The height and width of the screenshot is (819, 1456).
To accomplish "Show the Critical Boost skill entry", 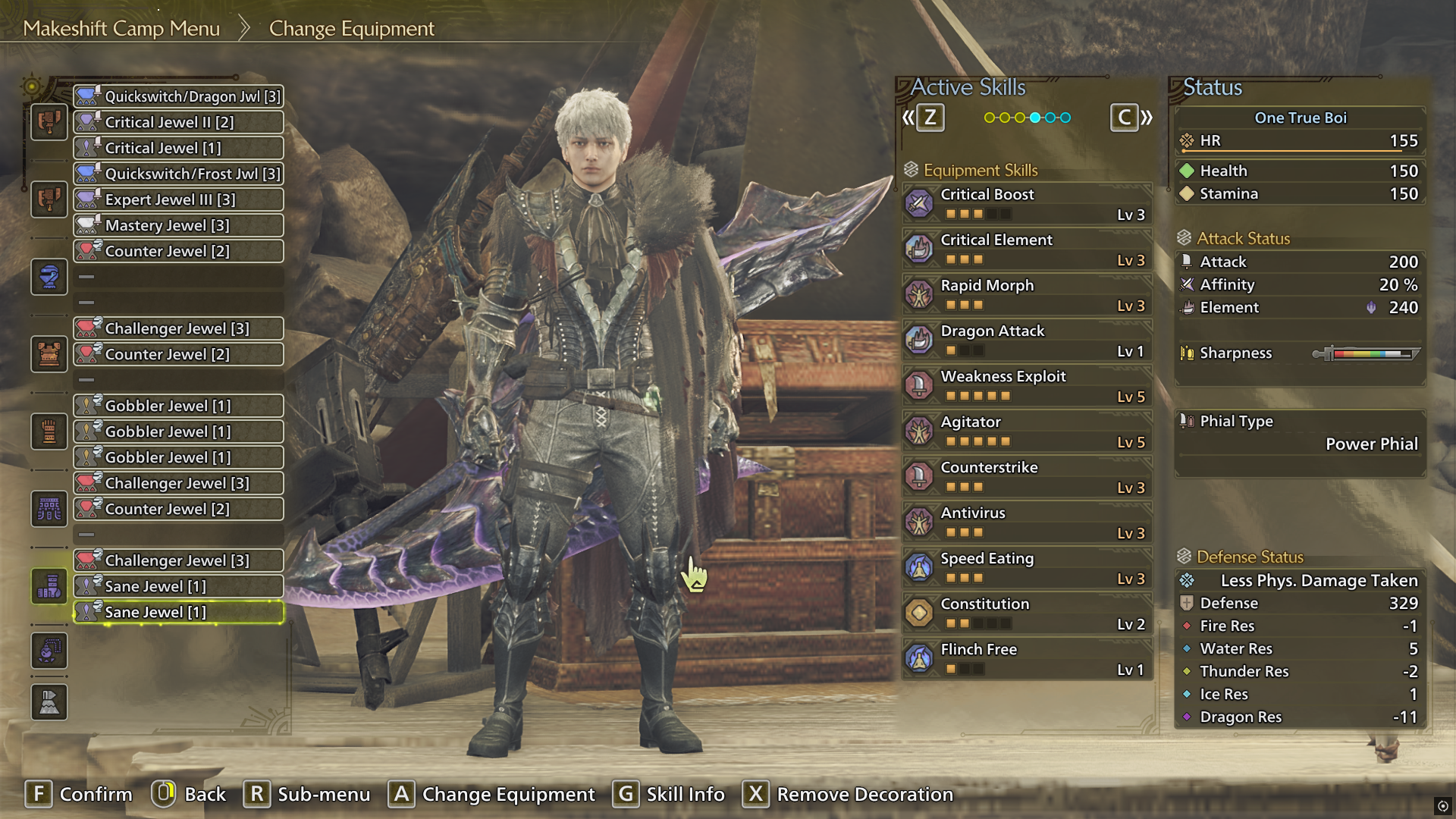I will click(x=1027, y=204).
